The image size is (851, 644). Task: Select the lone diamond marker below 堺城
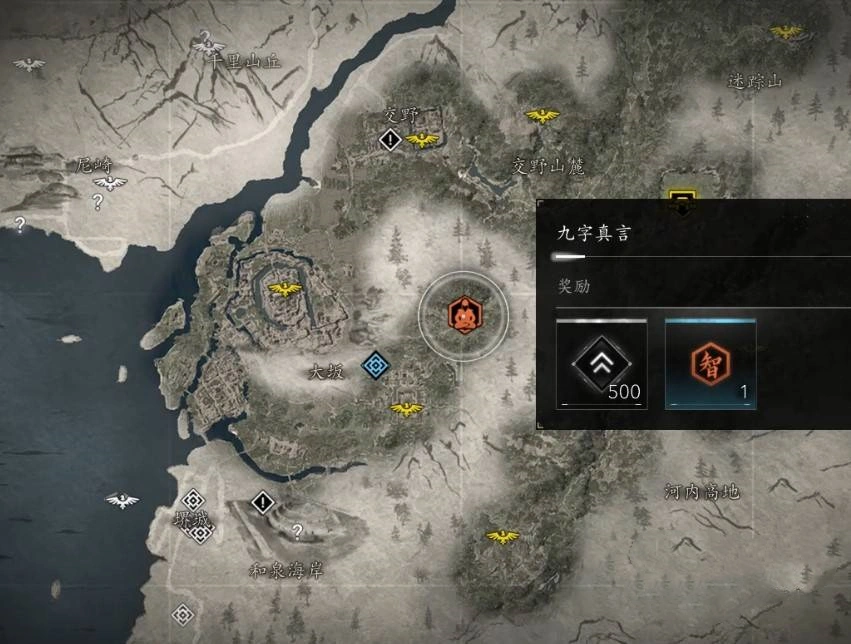[x=182, y=614]
